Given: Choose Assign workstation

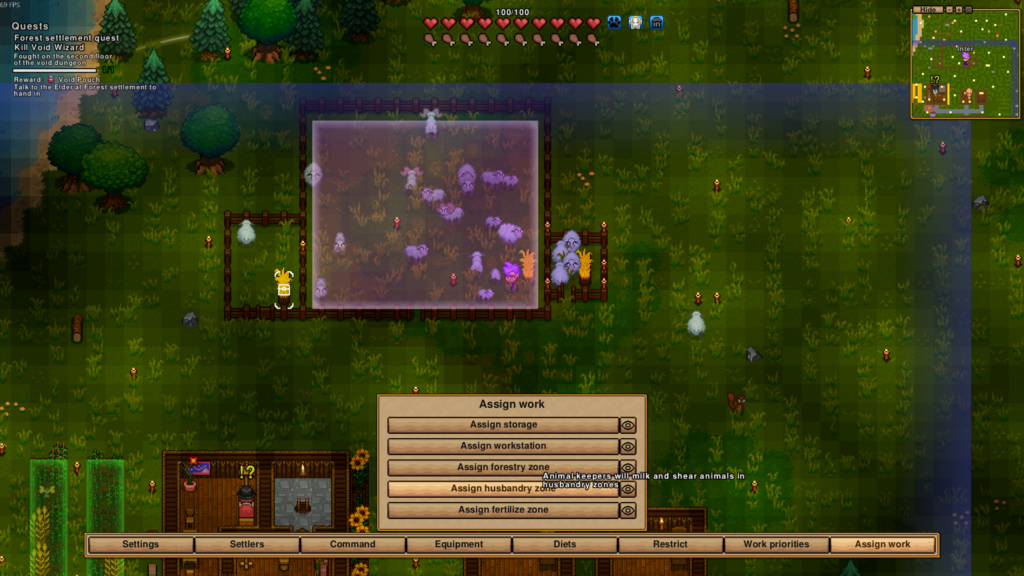Looking at the screenshot, I should point(503,446).
